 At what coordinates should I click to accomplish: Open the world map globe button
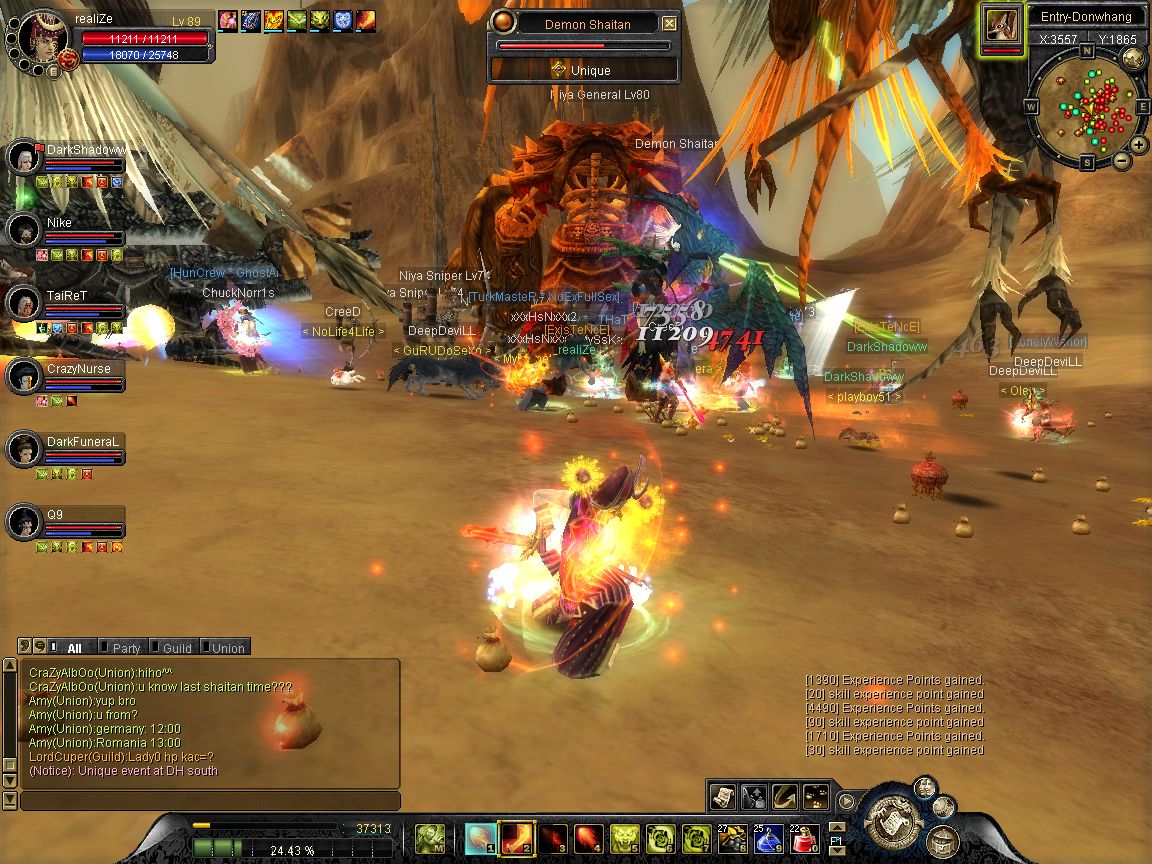coord(1134,57)
